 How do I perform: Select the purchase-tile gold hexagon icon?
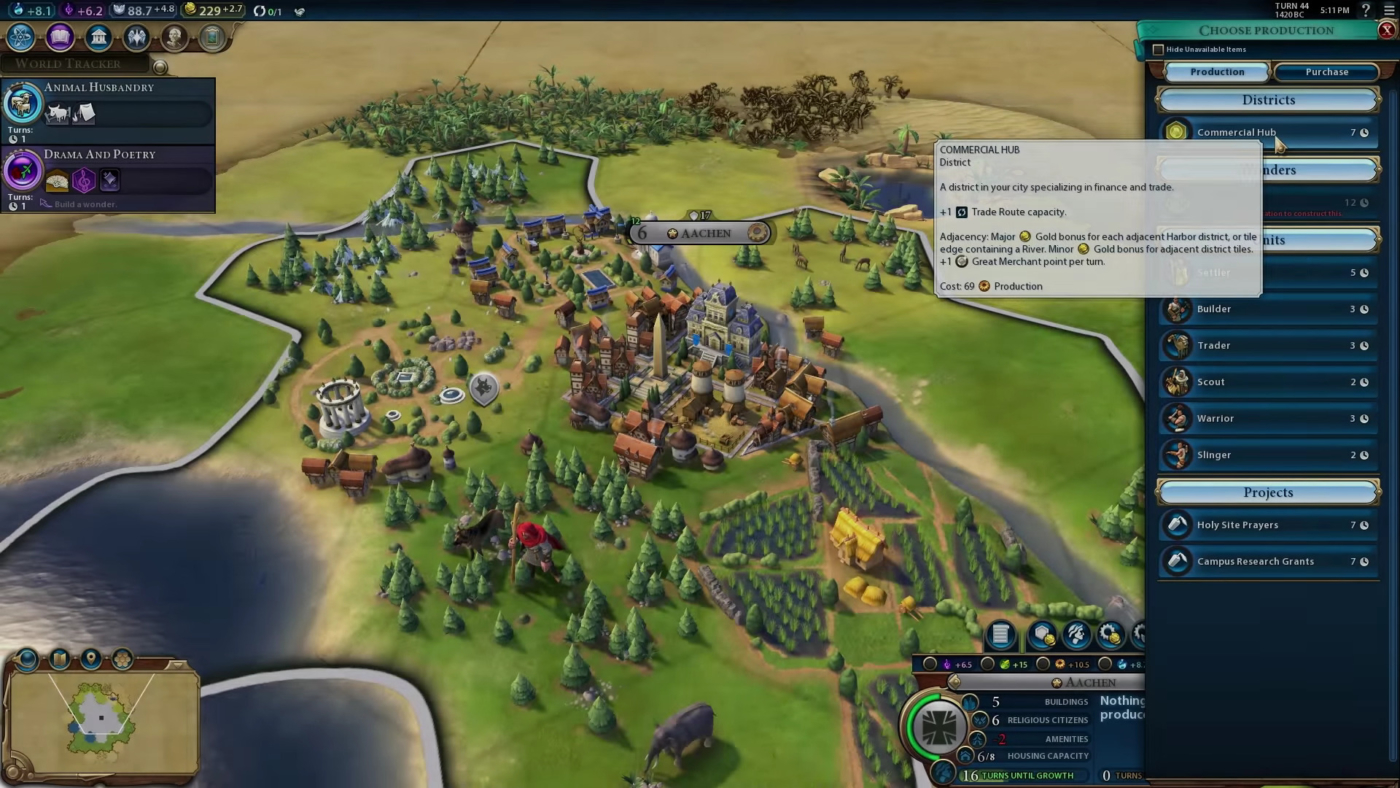pos(1041,635)
